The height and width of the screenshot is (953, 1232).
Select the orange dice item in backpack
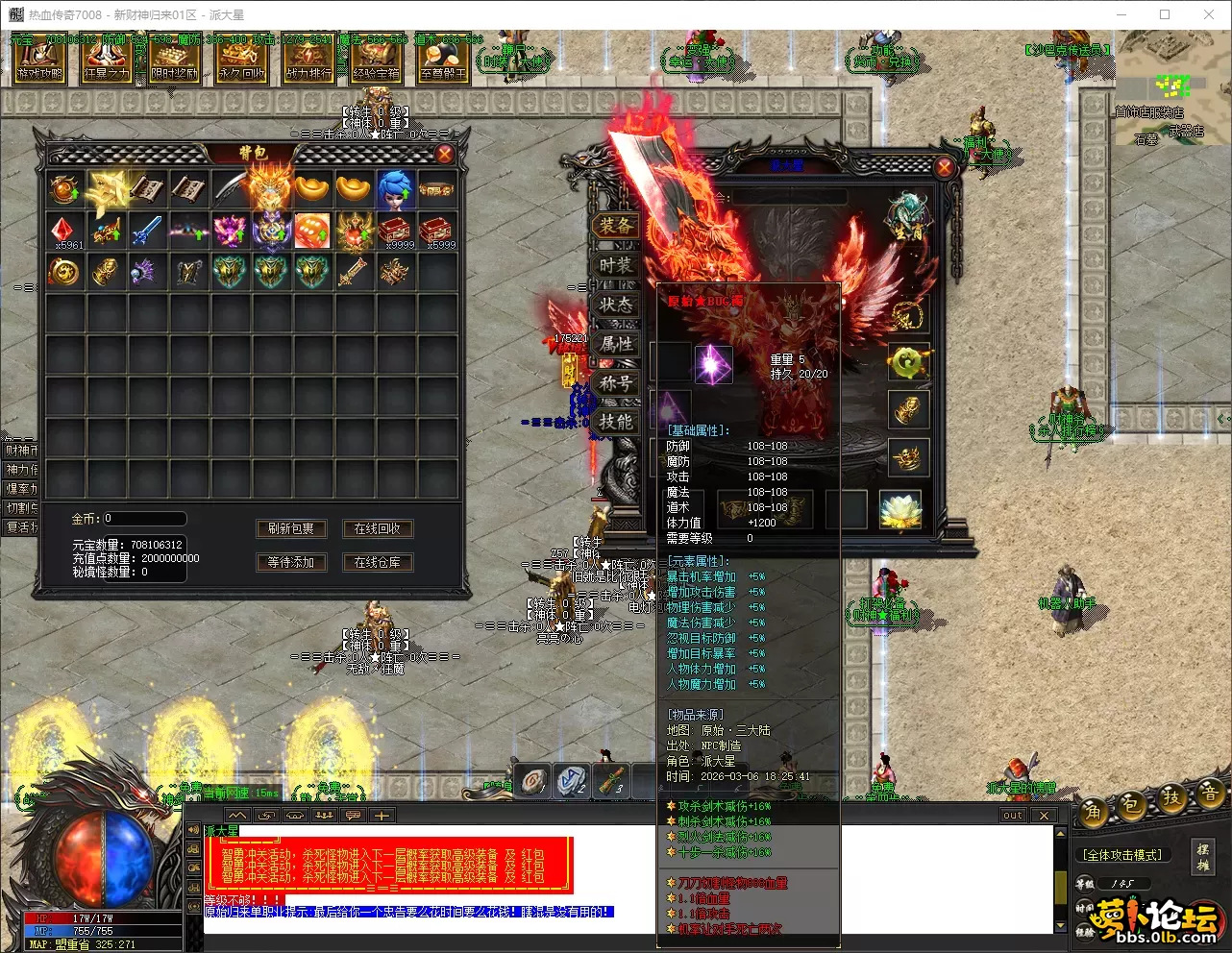point(311,232)
